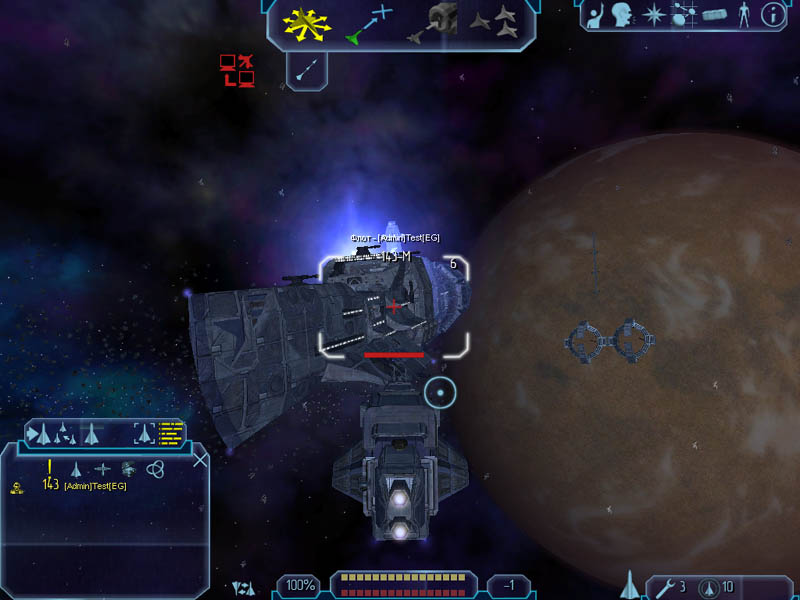Open the three-fighter formation command
Screen dimensions: 800x600
(x=495, y=22)
